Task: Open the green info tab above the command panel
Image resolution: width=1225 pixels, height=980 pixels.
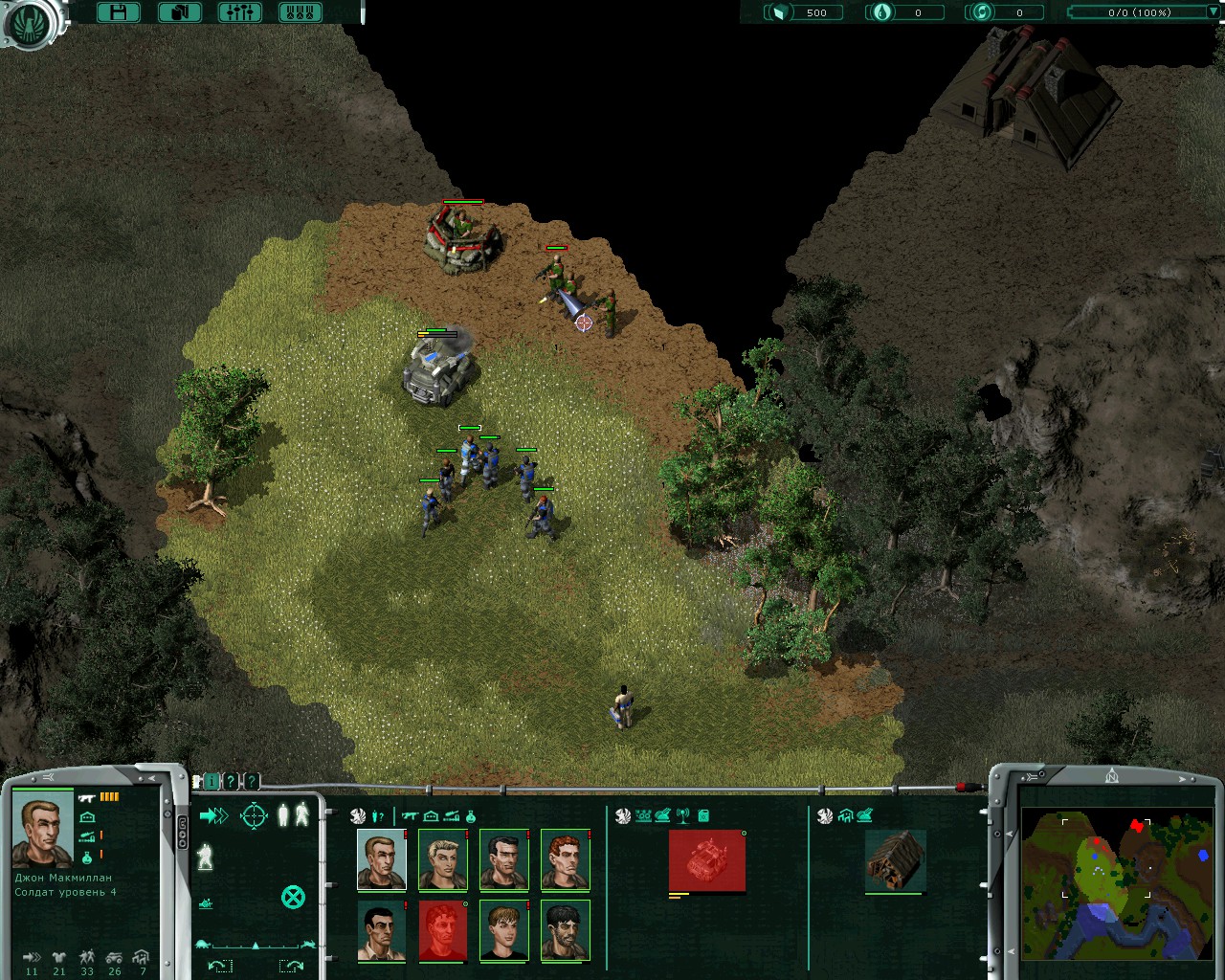Action: pyautogui.click(x=212, y=782)
